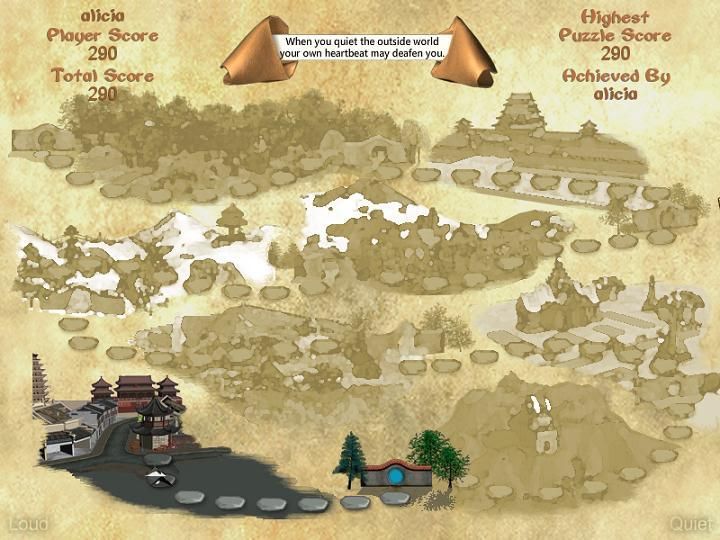Image resolution: width=720 pixels, height=540 pixels.
Task: Click the Quiet volume button
Action: [692, 524]
